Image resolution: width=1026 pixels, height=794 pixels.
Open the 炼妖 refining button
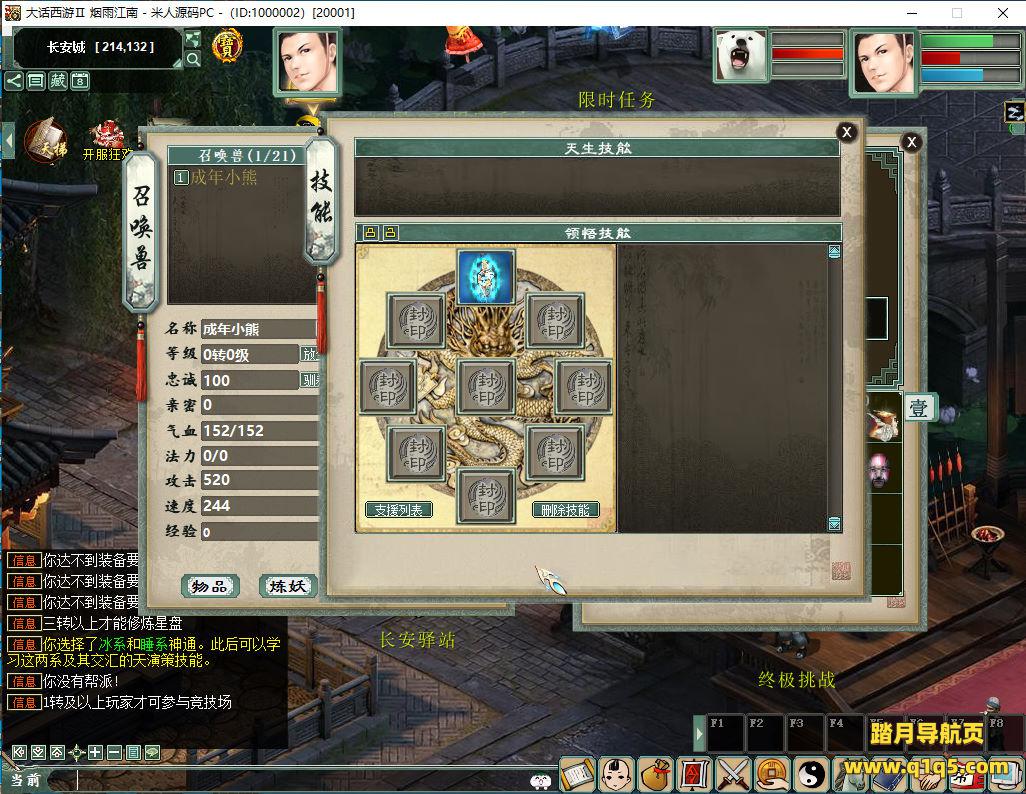point(288,586)
